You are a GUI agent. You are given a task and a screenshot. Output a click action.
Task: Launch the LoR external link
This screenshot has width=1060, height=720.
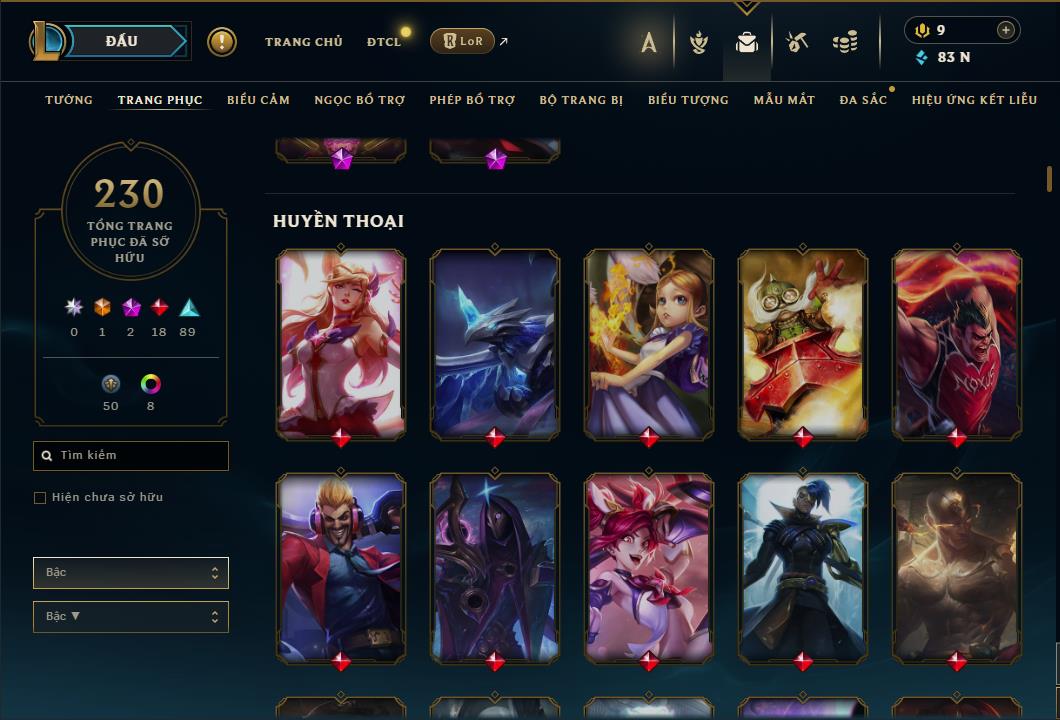[462, 41]
